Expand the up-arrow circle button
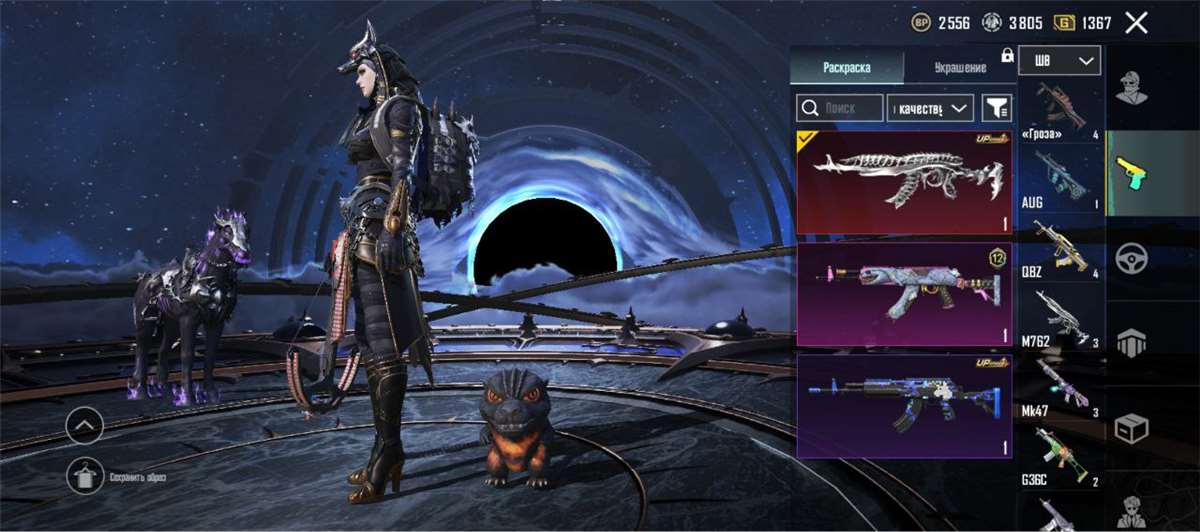 tap(84, 427)
